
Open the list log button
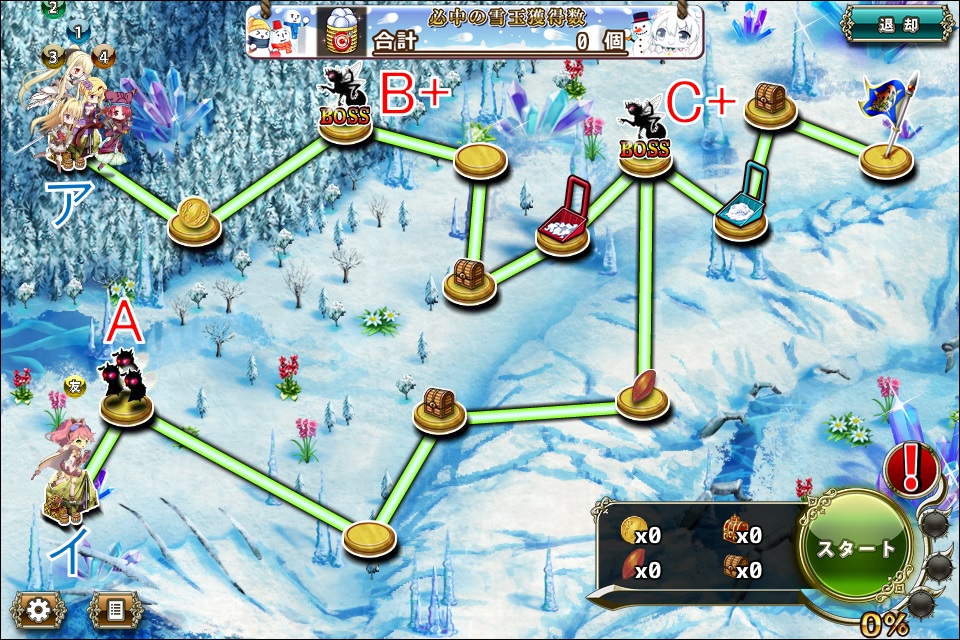coord(116,609)
